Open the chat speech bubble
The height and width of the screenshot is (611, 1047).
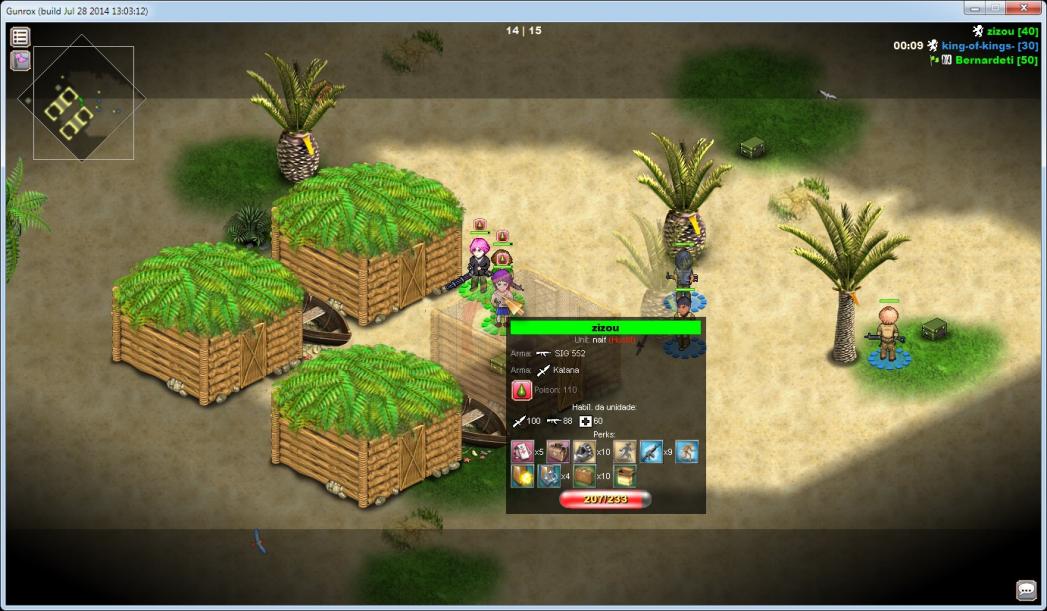[x=1026, y=590]
